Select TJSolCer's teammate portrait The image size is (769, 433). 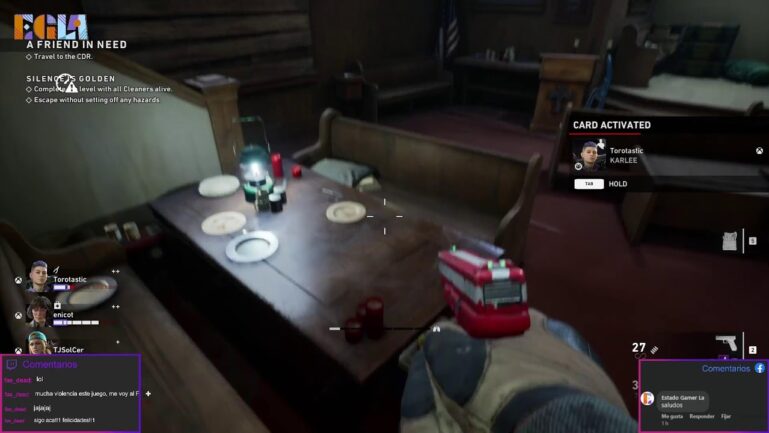tap(38, 343)
